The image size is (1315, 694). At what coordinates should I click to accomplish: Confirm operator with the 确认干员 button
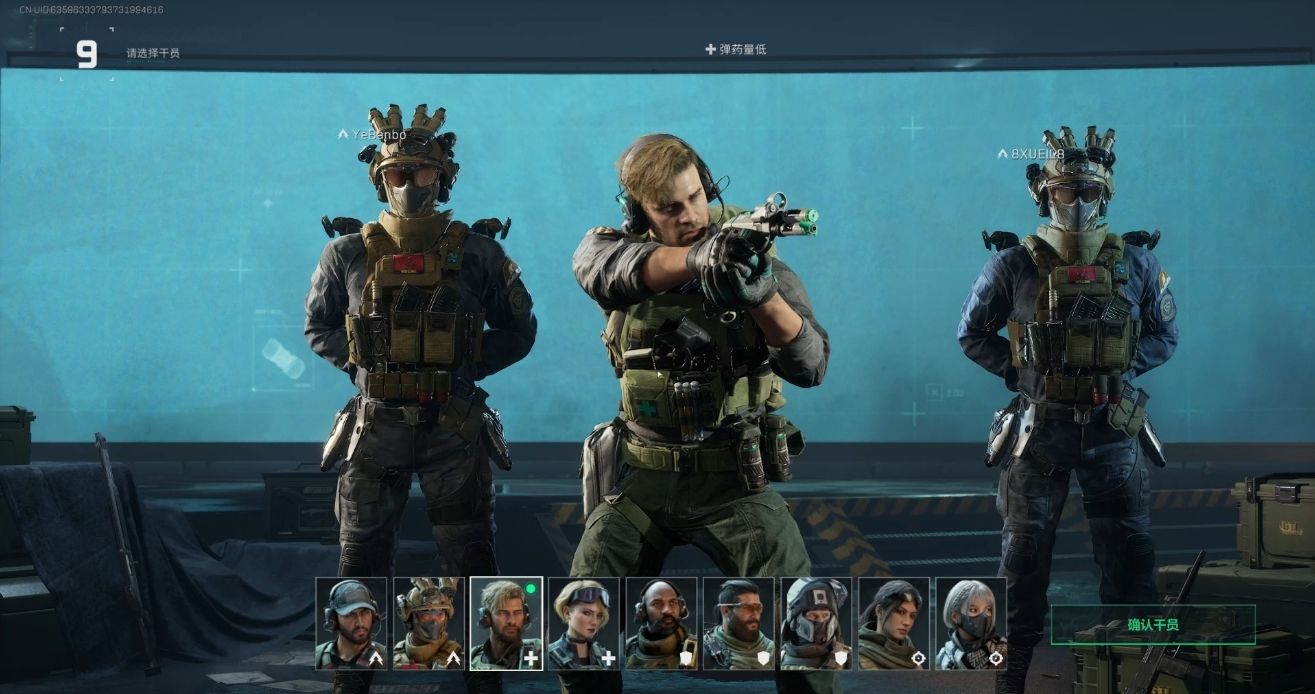tap(1152, 625)
